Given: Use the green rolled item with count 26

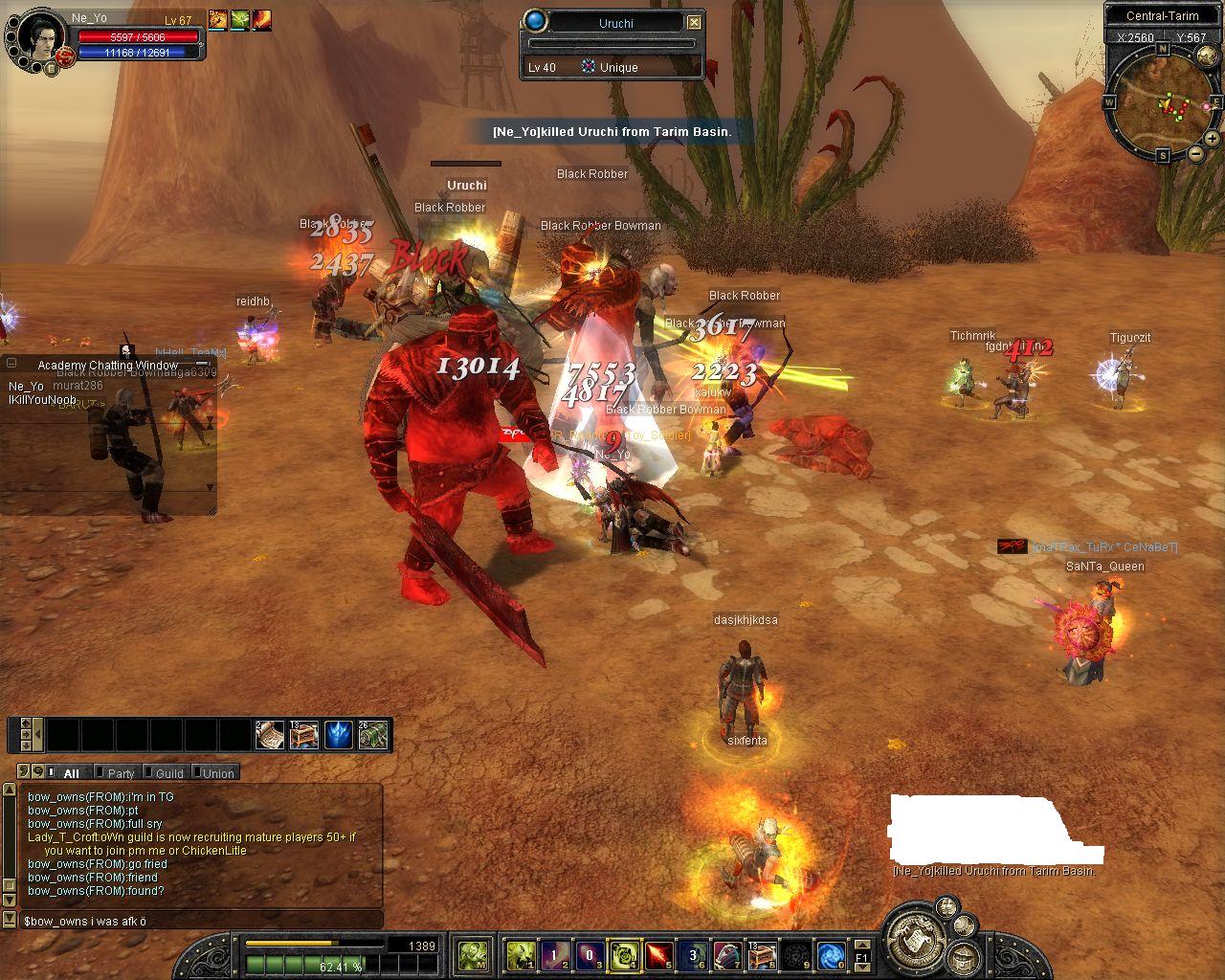Looking at the screenshot, I should [373, 735].
